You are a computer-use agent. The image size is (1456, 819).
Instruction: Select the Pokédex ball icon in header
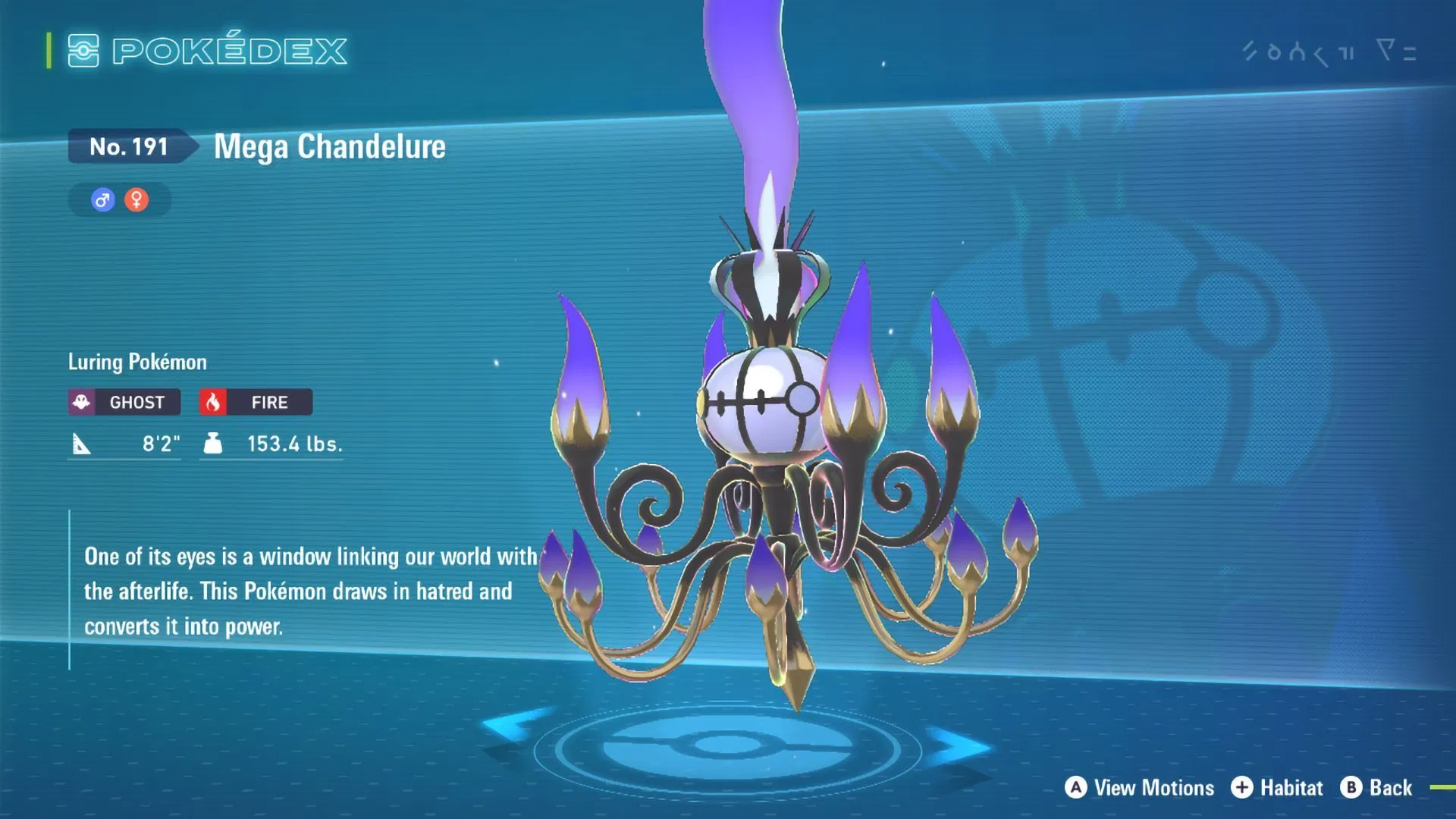pyautogui.click(x=86, y=51)
